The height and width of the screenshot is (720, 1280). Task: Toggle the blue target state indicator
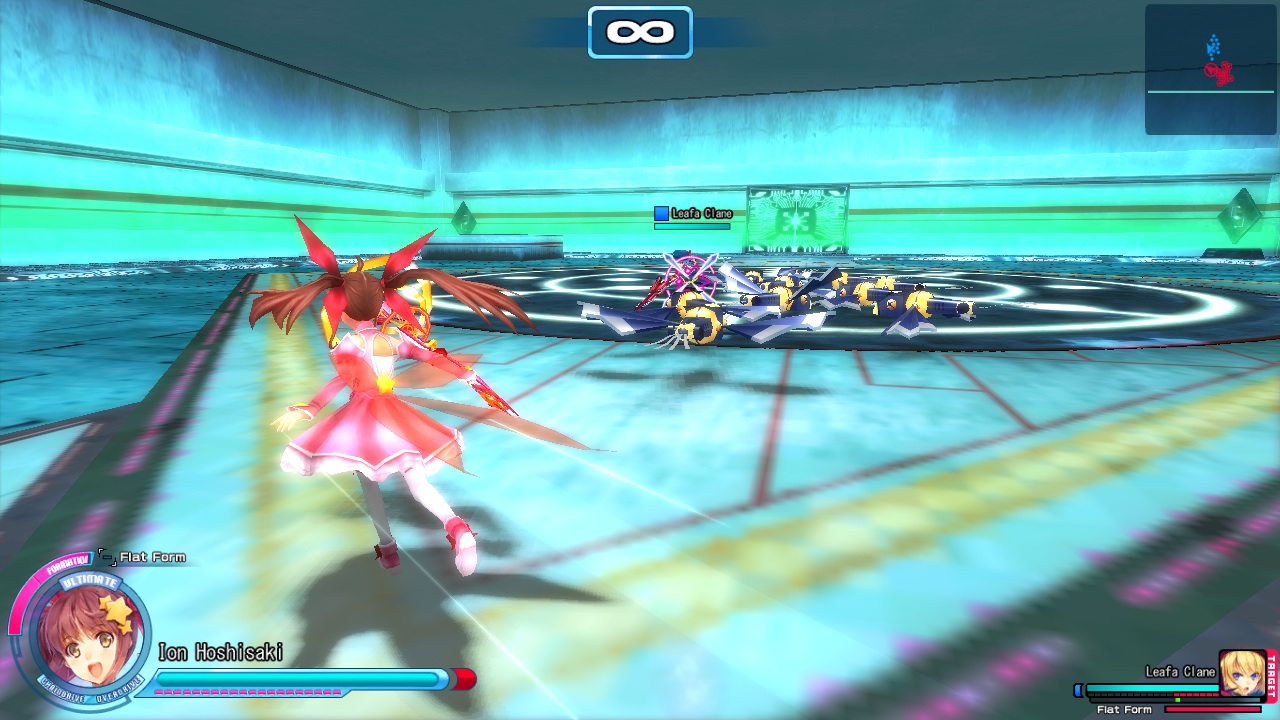1078,688
